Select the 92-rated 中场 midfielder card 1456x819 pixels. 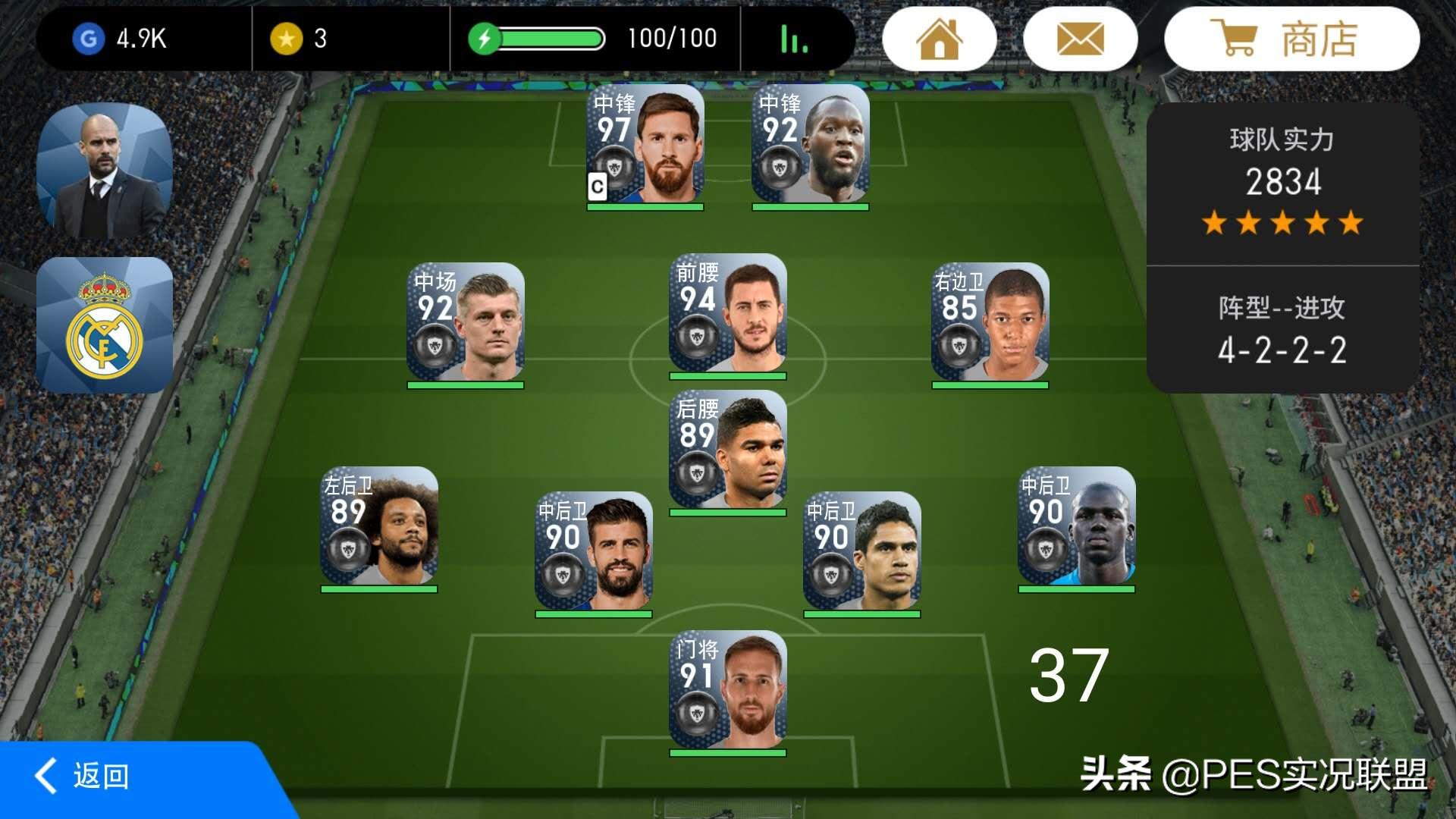[x=465, y=323]
